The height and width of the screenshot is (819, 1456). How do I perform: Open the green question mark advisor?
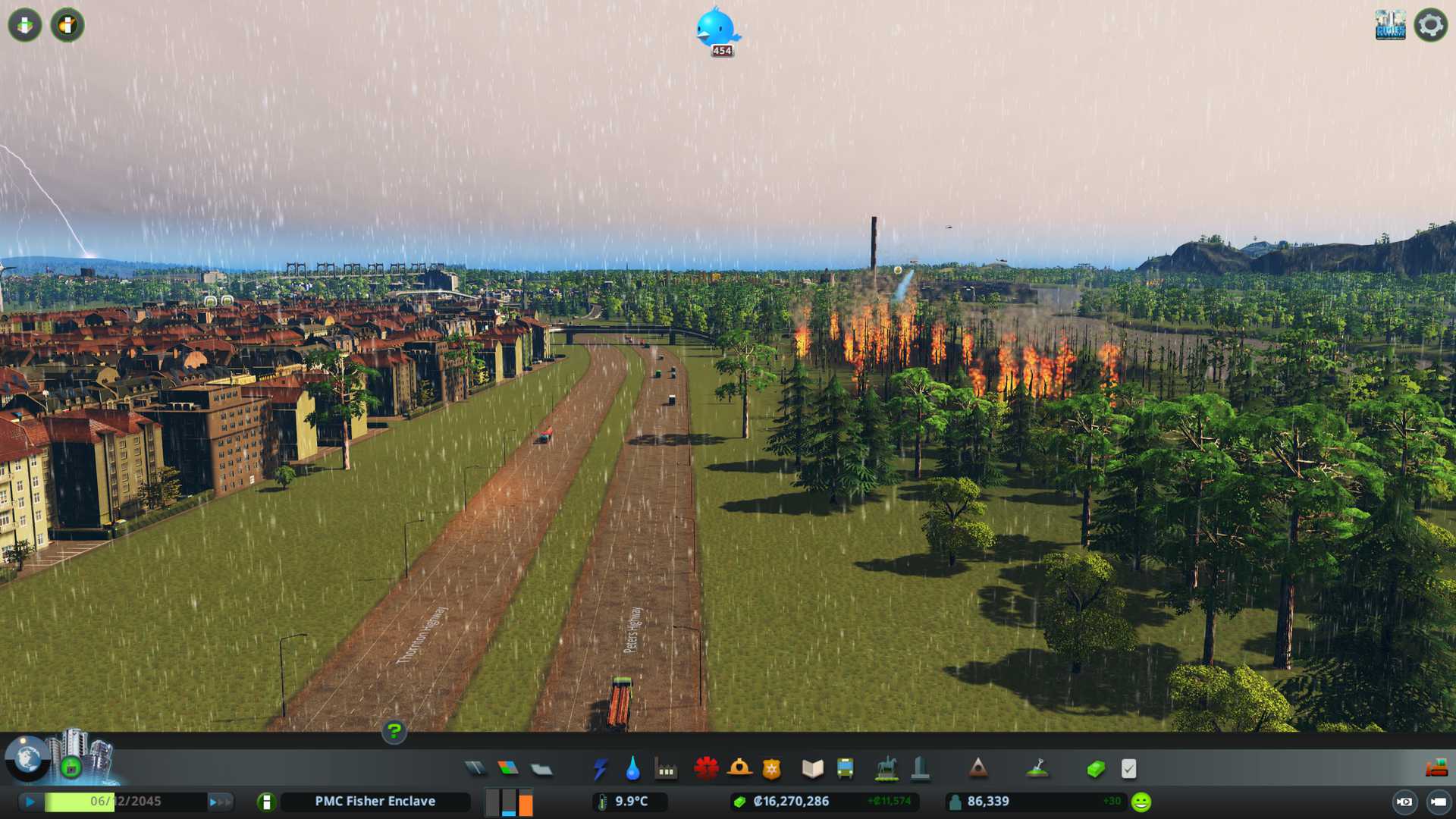pyautogui.click(x=394, y=731)
